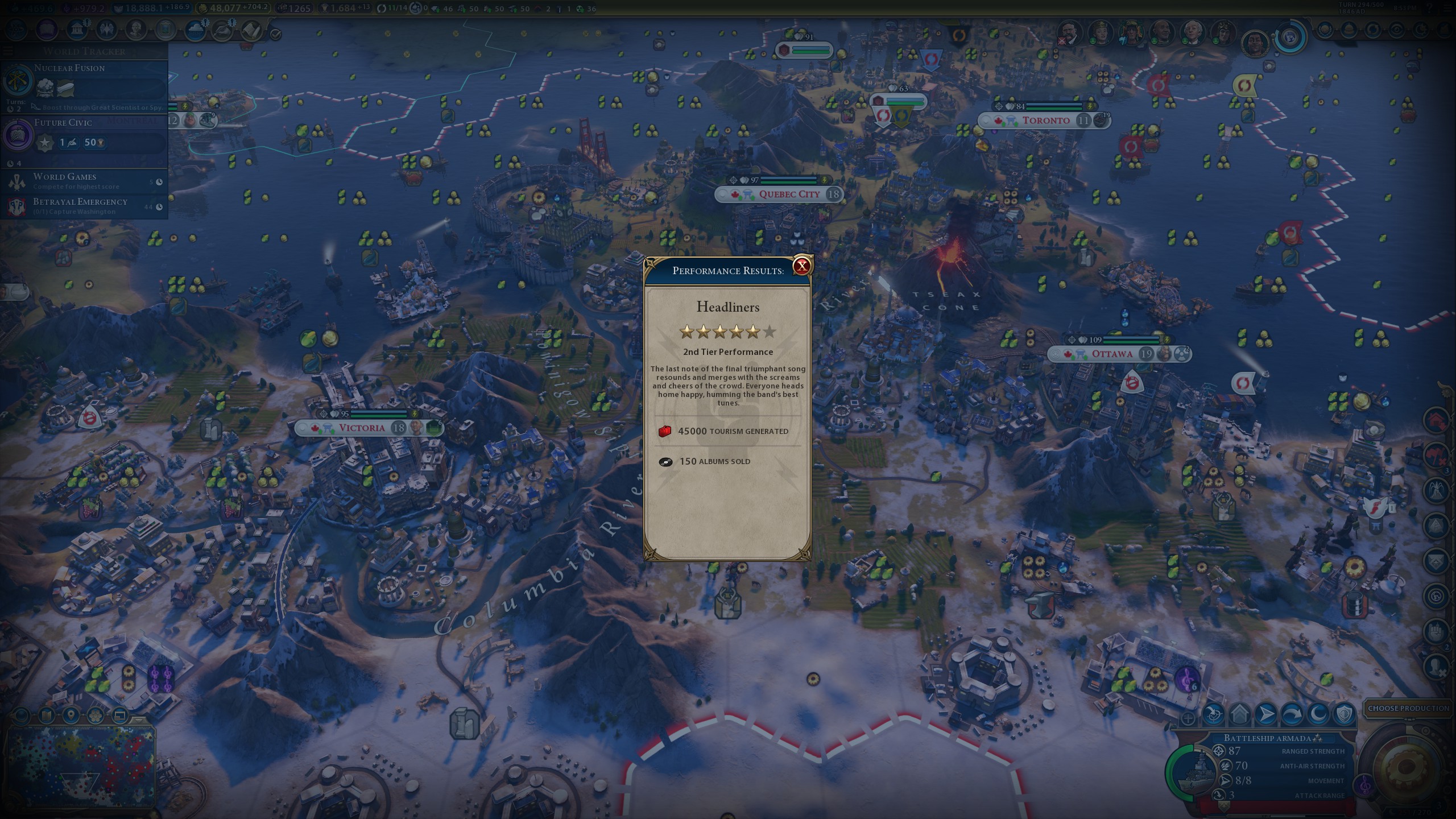Viewport: 1456px width, 819px height.
Task: Open the in-game options menu at top right
Action: tap(1448, 8)
